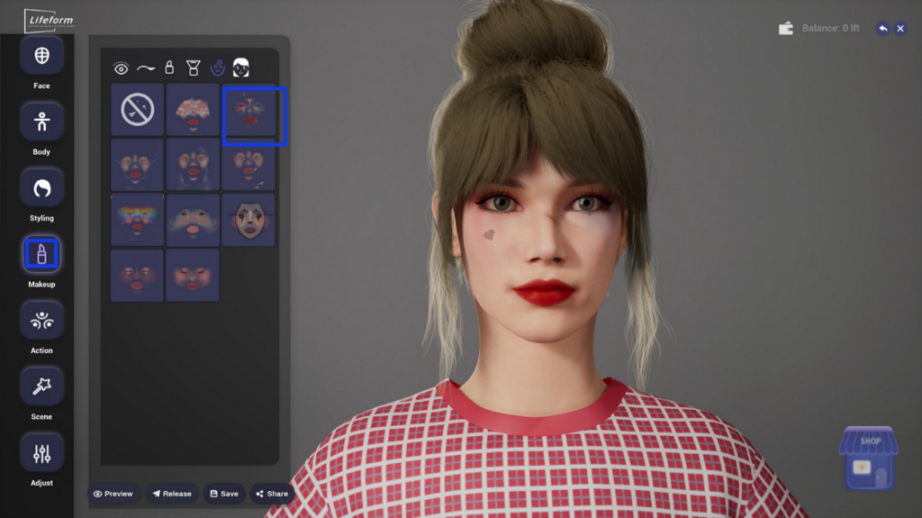Click the undo arrow button
Viewport: 922px width, 518px height.
click(883, 29)
